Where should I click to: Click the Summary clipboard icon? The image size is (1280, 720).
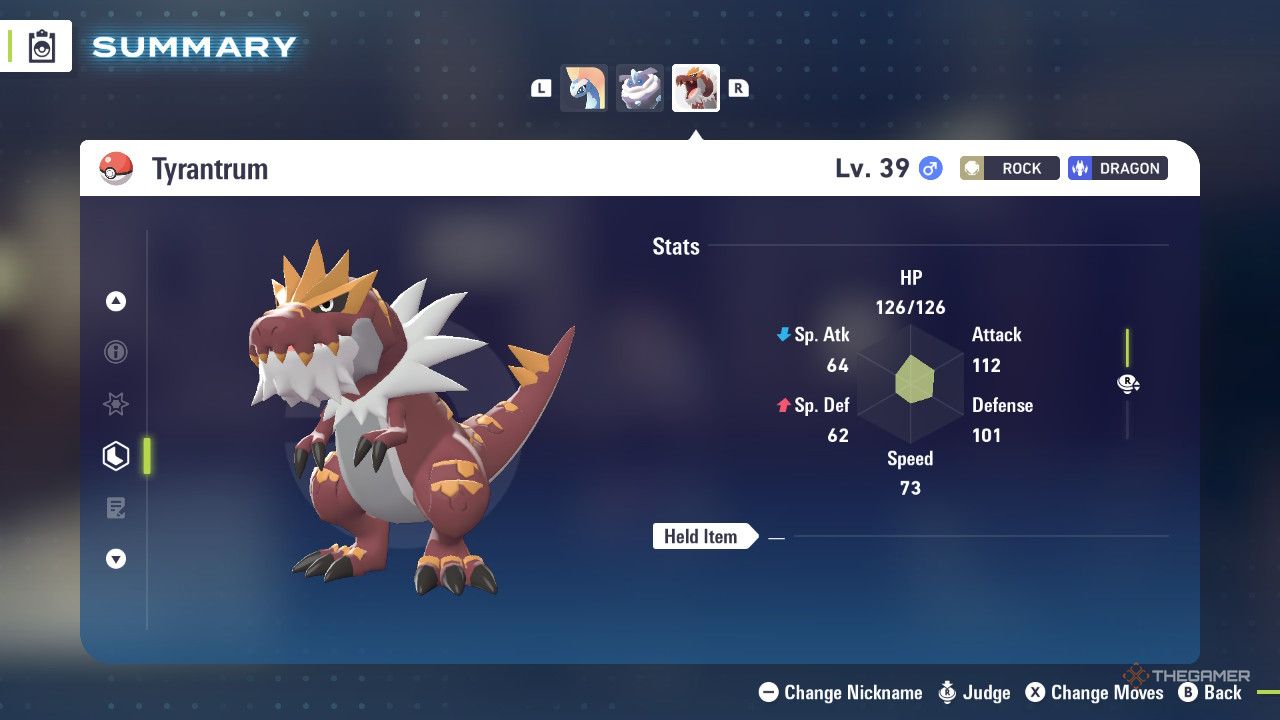tap(42, 47)
